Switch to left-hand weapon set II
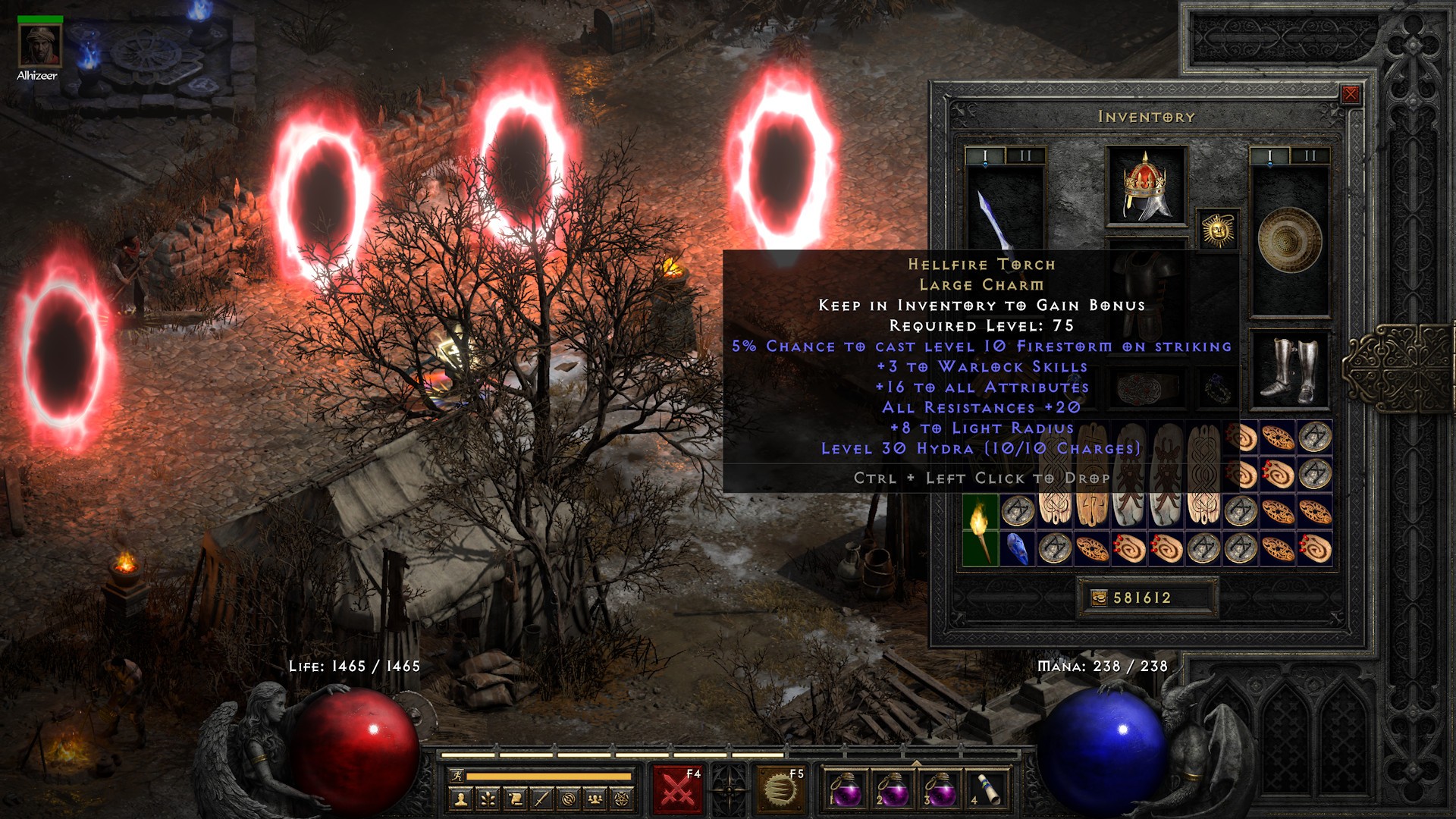 [1025, 156]
